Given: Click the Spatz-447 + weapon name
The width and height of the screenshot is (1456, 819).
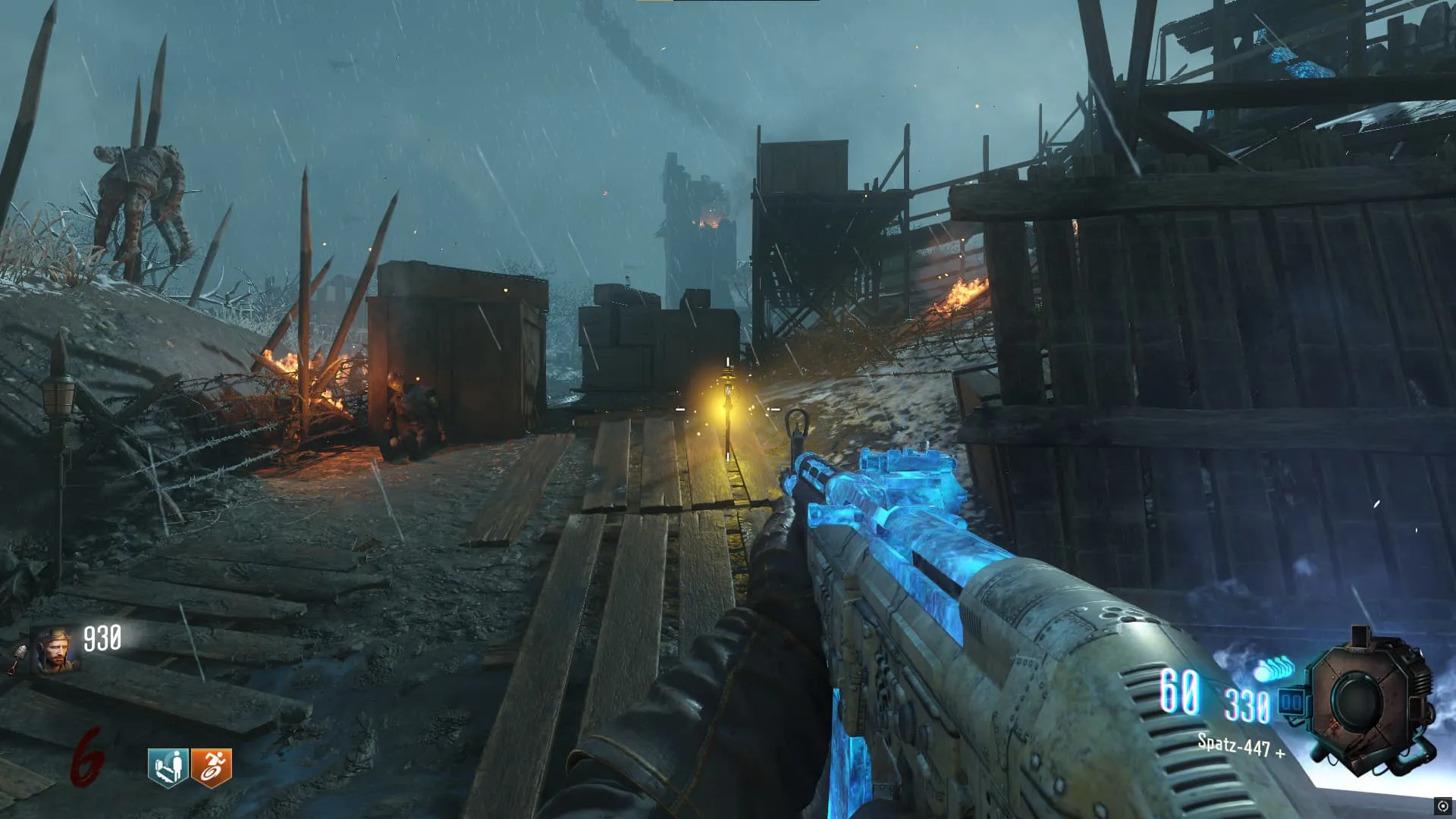Looking at the screenshot, I should [1241, 746].
